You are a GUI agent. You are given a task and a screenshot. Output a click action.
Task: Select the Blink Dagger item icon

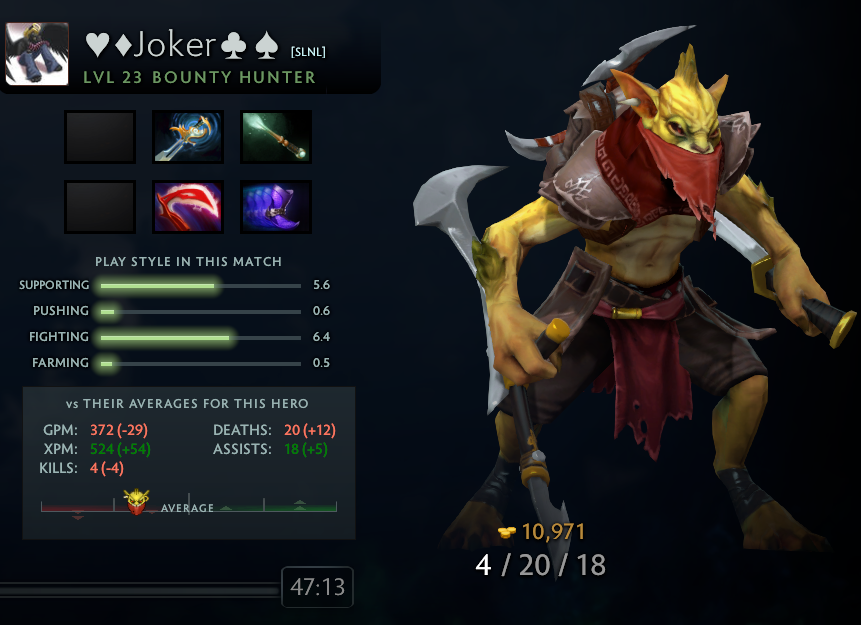click(188, 137)
